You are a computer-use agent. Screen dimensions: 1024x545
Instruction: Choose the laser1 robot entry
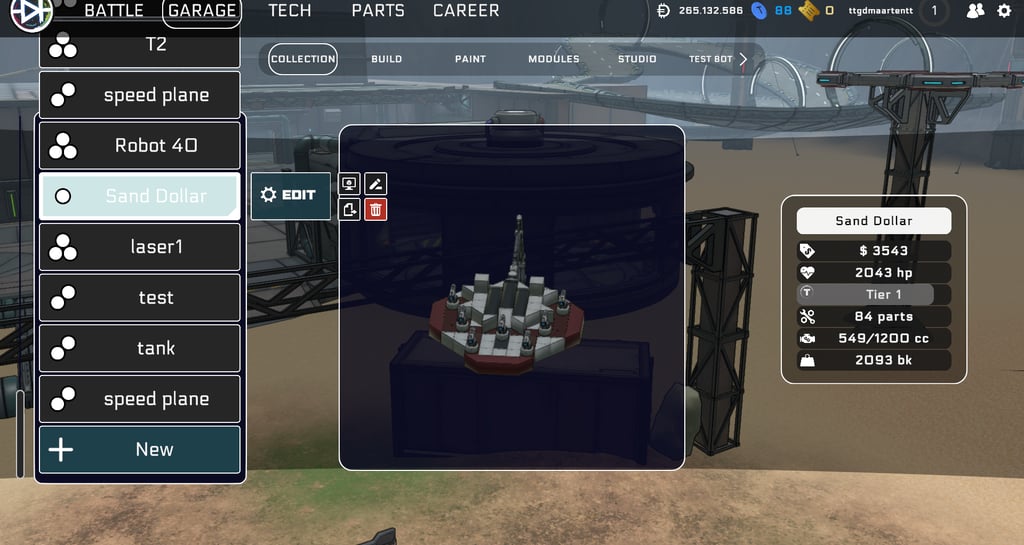coord(140,246)
